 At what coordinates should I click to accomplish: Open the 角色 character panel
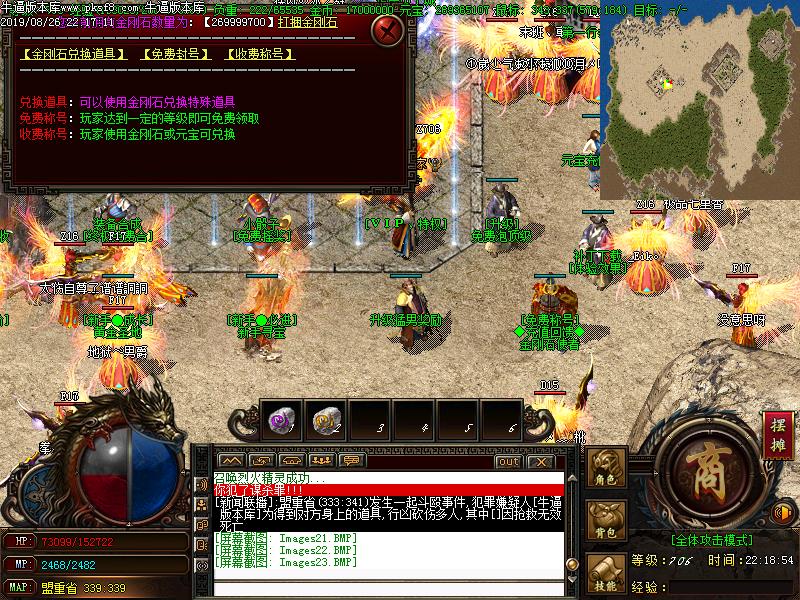[606, 467]
